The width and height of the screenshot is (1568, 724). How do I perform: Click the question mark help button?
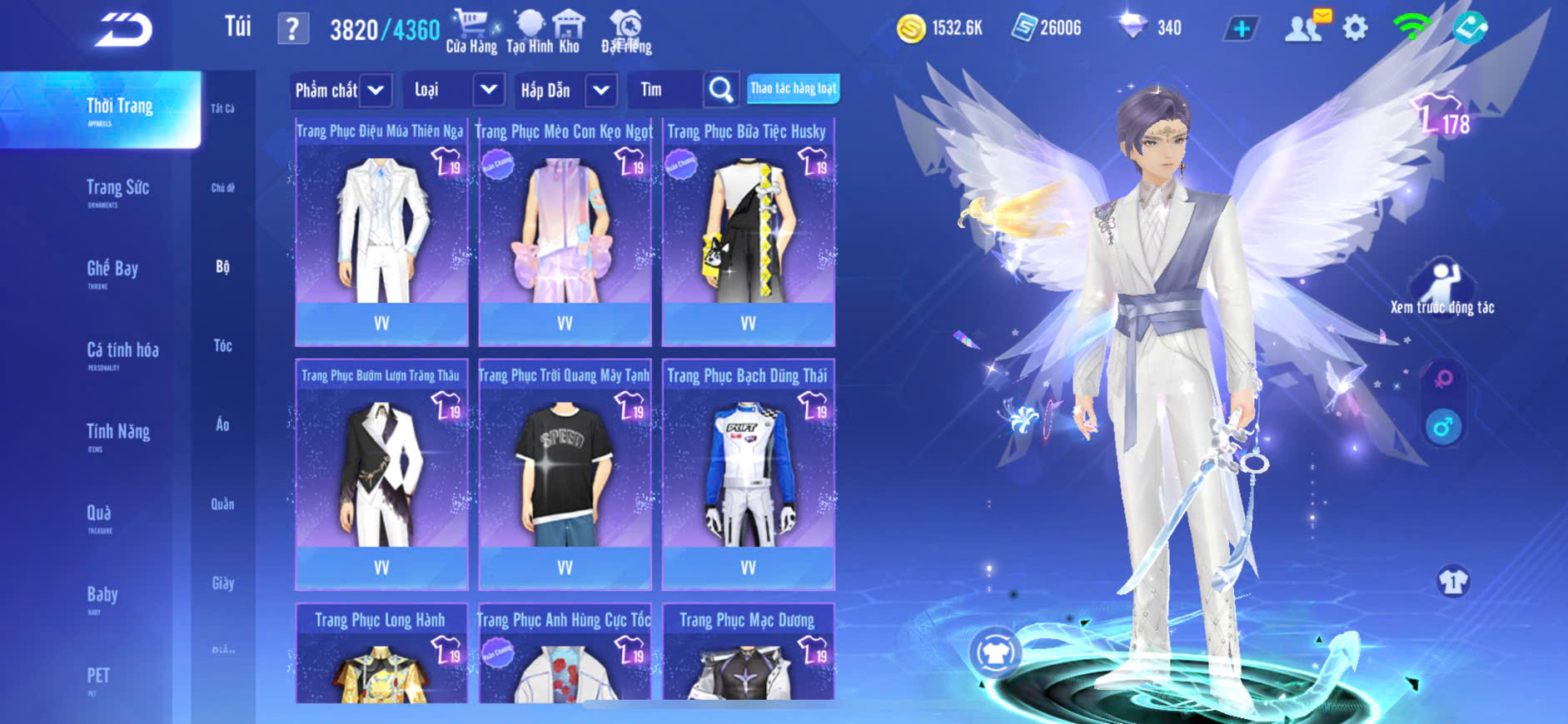pos(292,30)
